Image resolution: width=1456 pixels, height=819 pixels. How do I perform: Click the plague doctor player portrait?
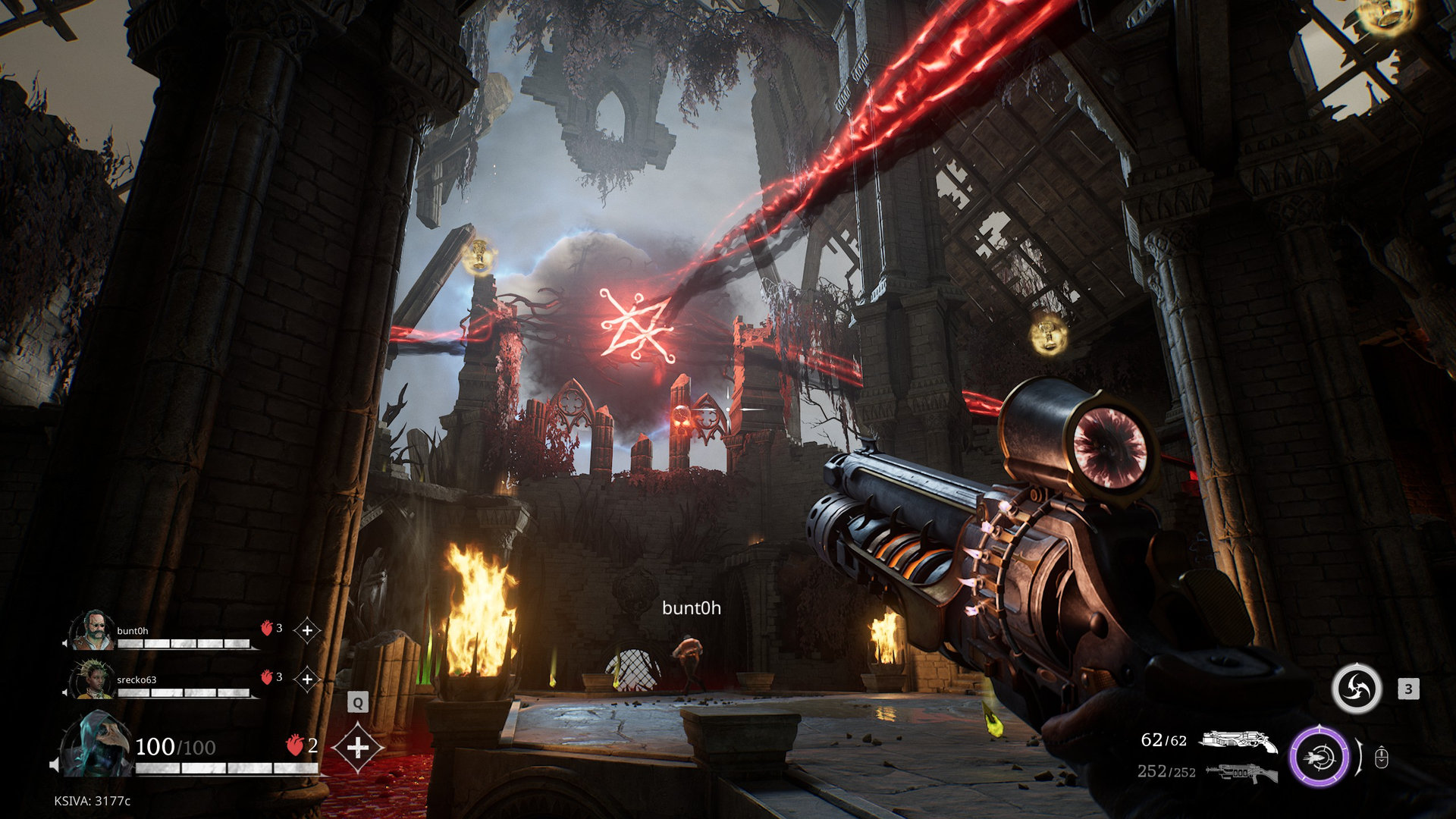pos(95,745)
